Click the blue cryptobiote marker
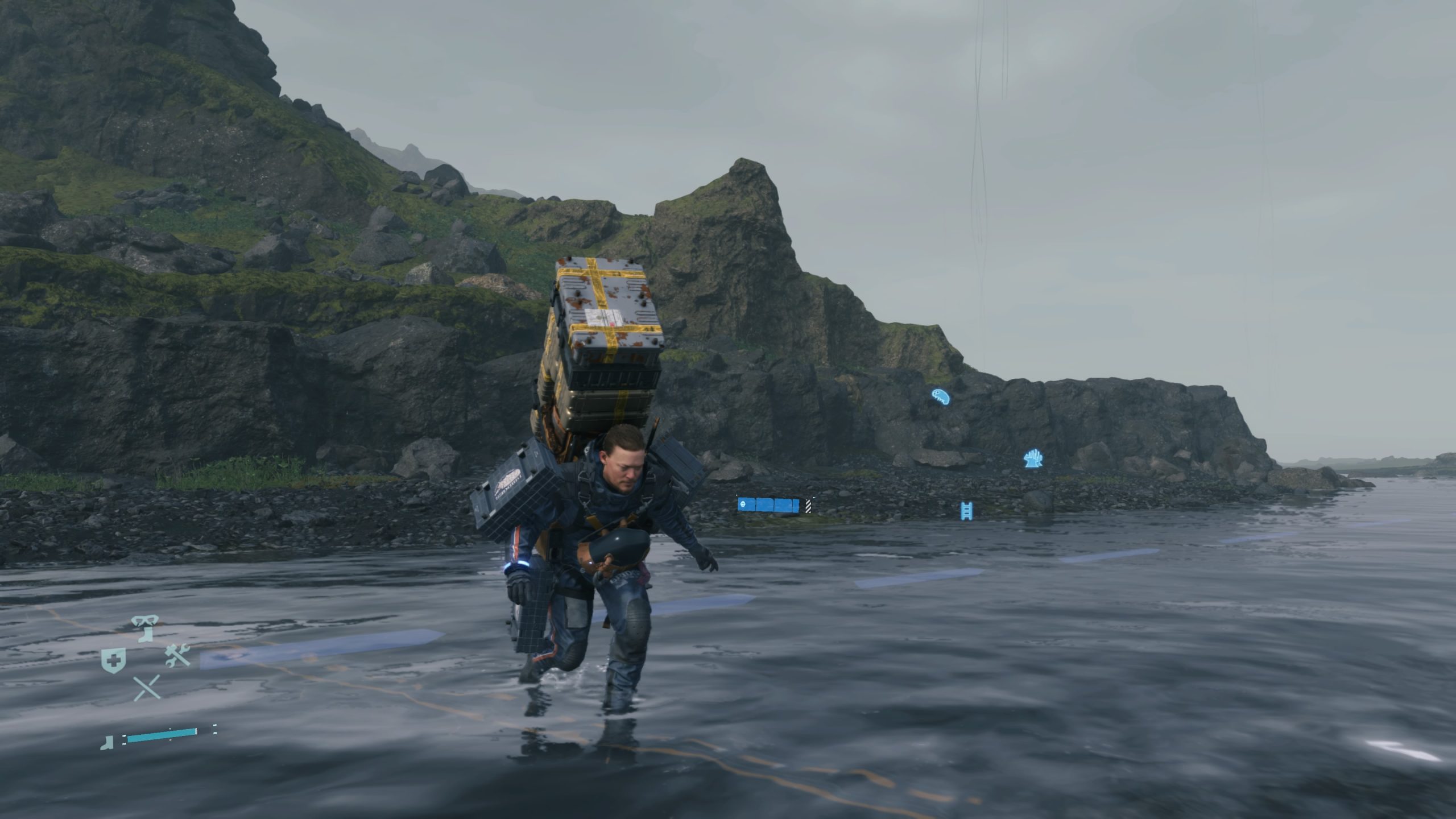 point(940,396)
